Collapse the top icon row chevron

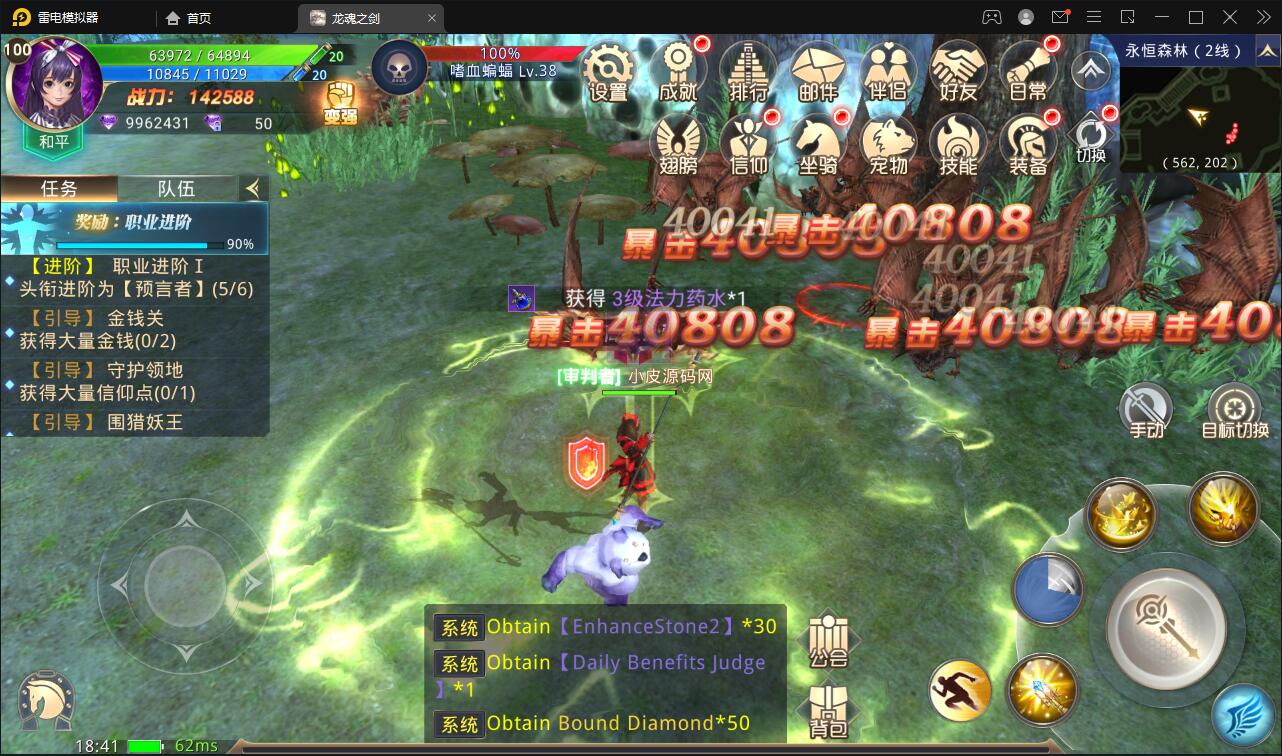click(1089, 70)
